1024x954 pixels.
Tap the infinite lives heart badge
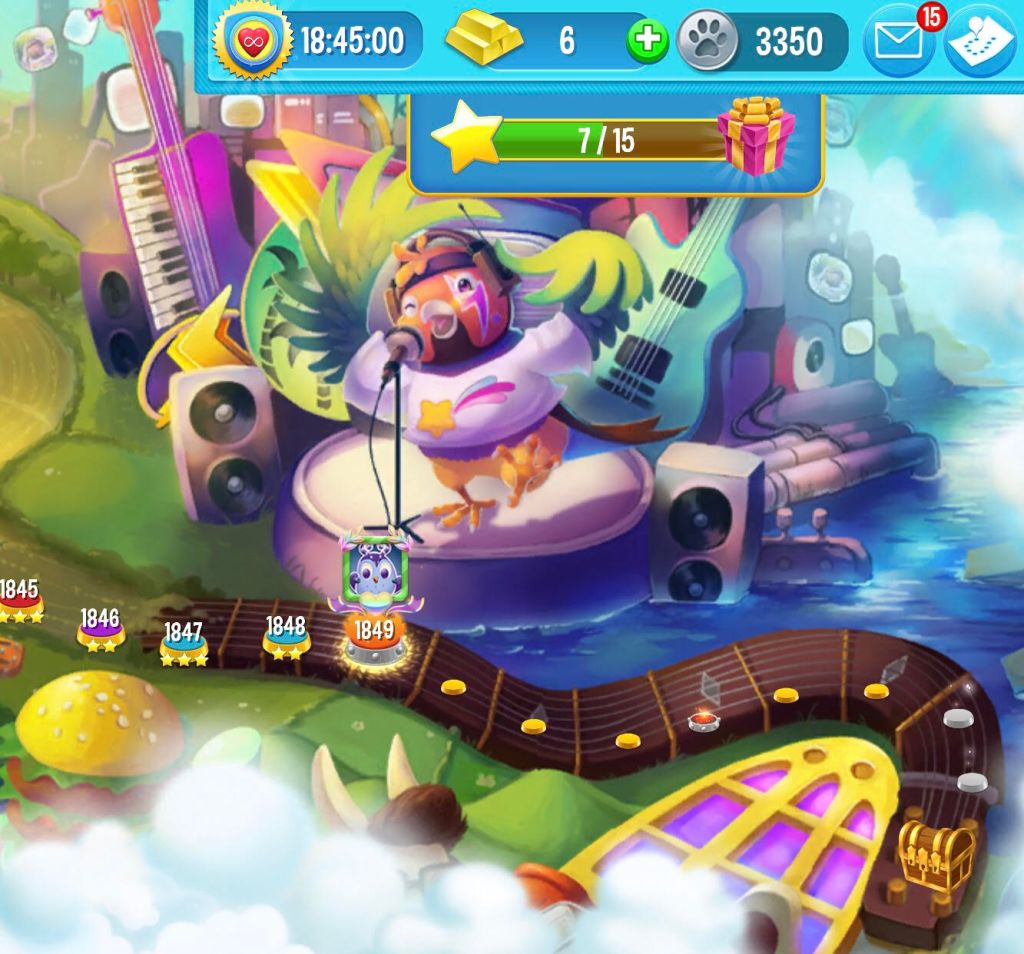[x=246, y=41]
